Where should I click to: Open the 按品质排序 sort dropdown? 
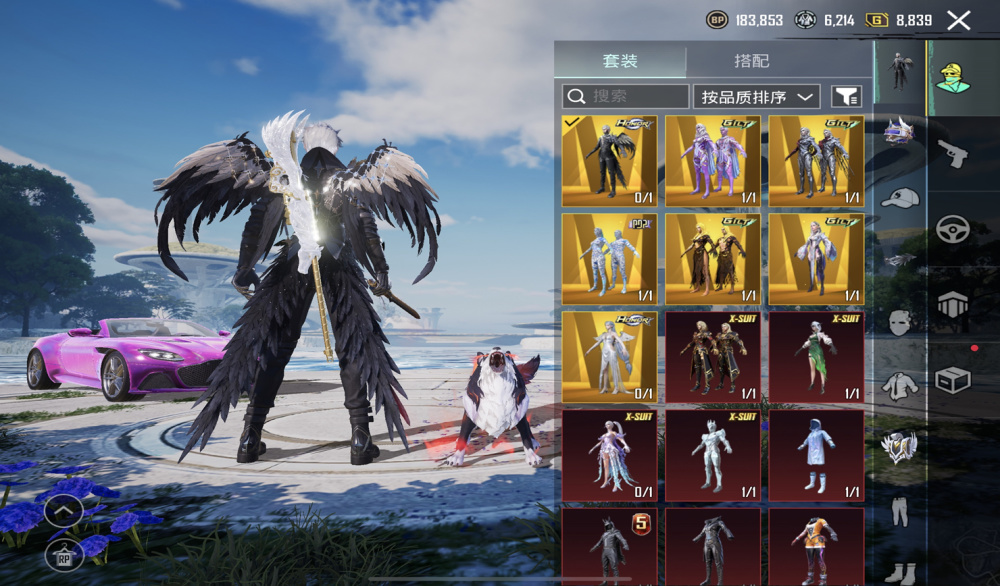[x=756, y=96]
